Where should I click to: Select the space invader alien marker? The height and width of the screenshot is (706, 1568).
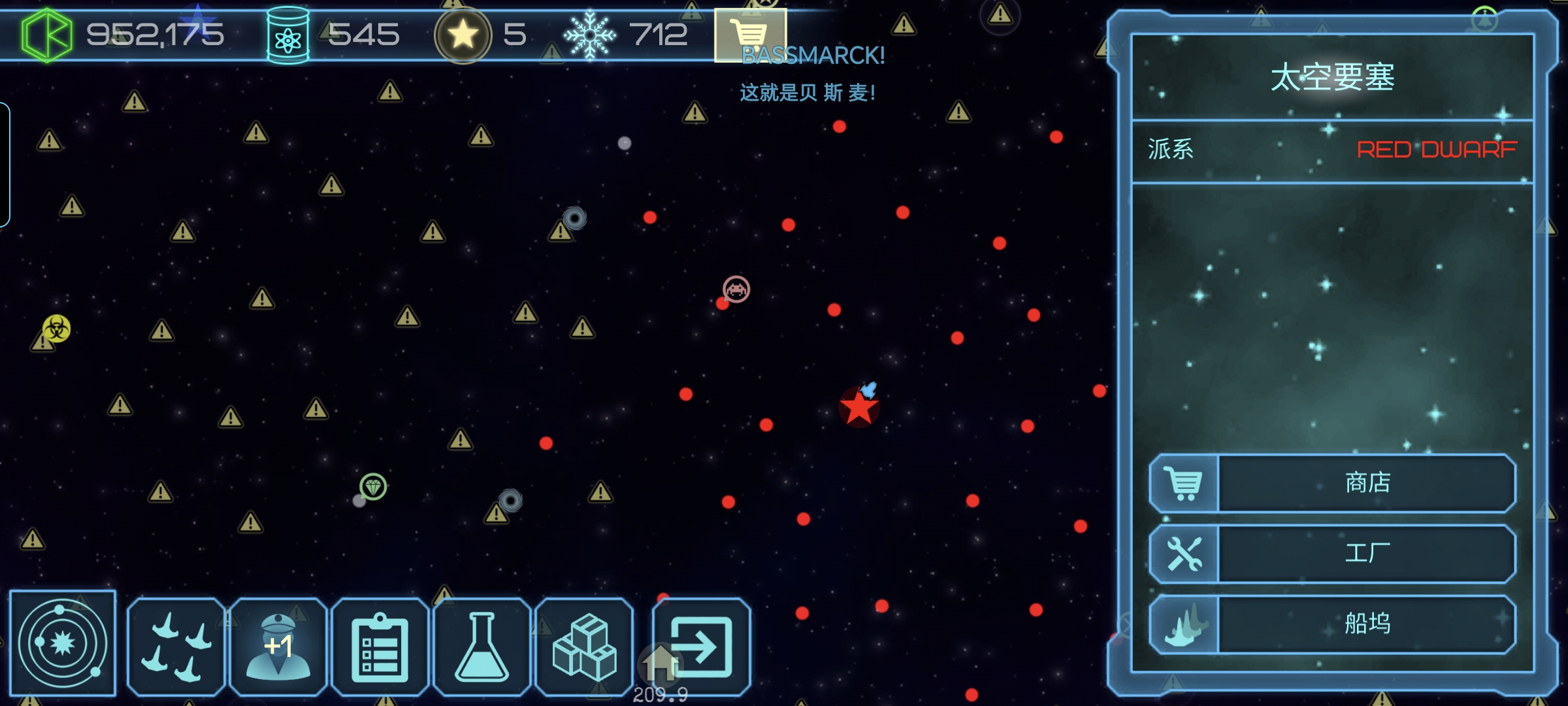point(736,289)
